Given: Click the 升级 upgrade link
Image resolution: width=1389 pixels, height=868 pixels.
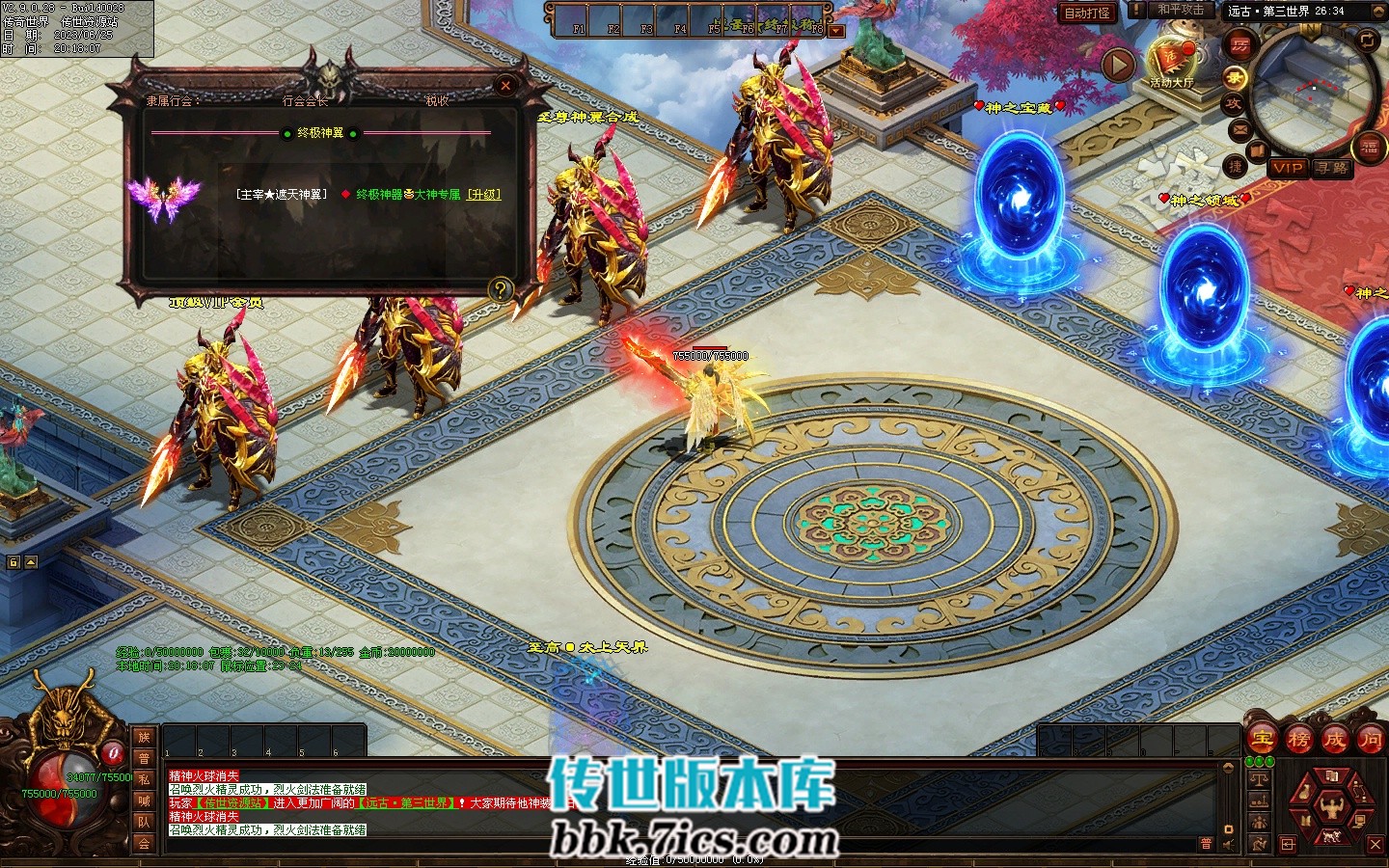Looking at the screenshot, I should click(484, 195).
